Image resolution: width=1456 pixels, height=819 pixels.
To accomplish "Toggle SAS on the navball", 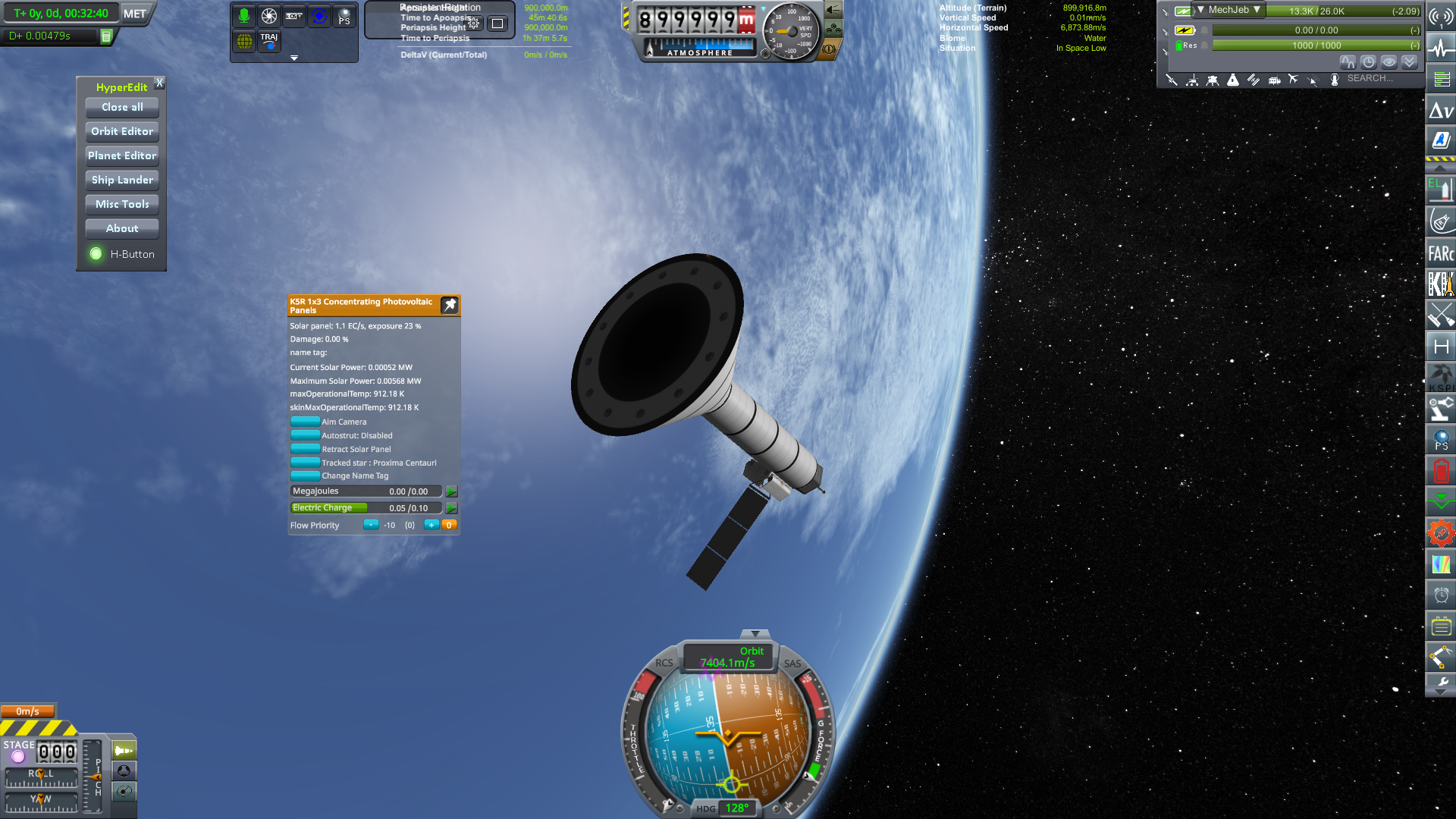I will (x=792, y=664).
